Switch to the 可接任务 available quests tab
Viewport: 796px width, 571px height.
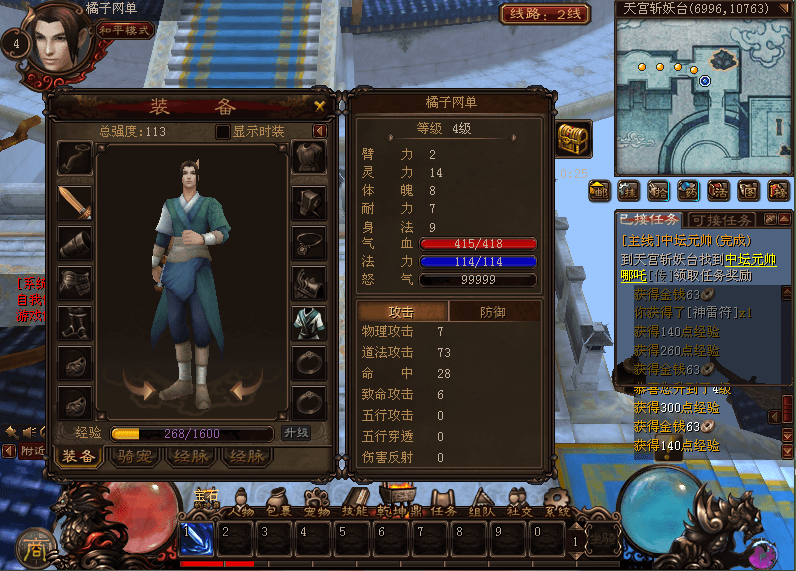pos(724,220)
